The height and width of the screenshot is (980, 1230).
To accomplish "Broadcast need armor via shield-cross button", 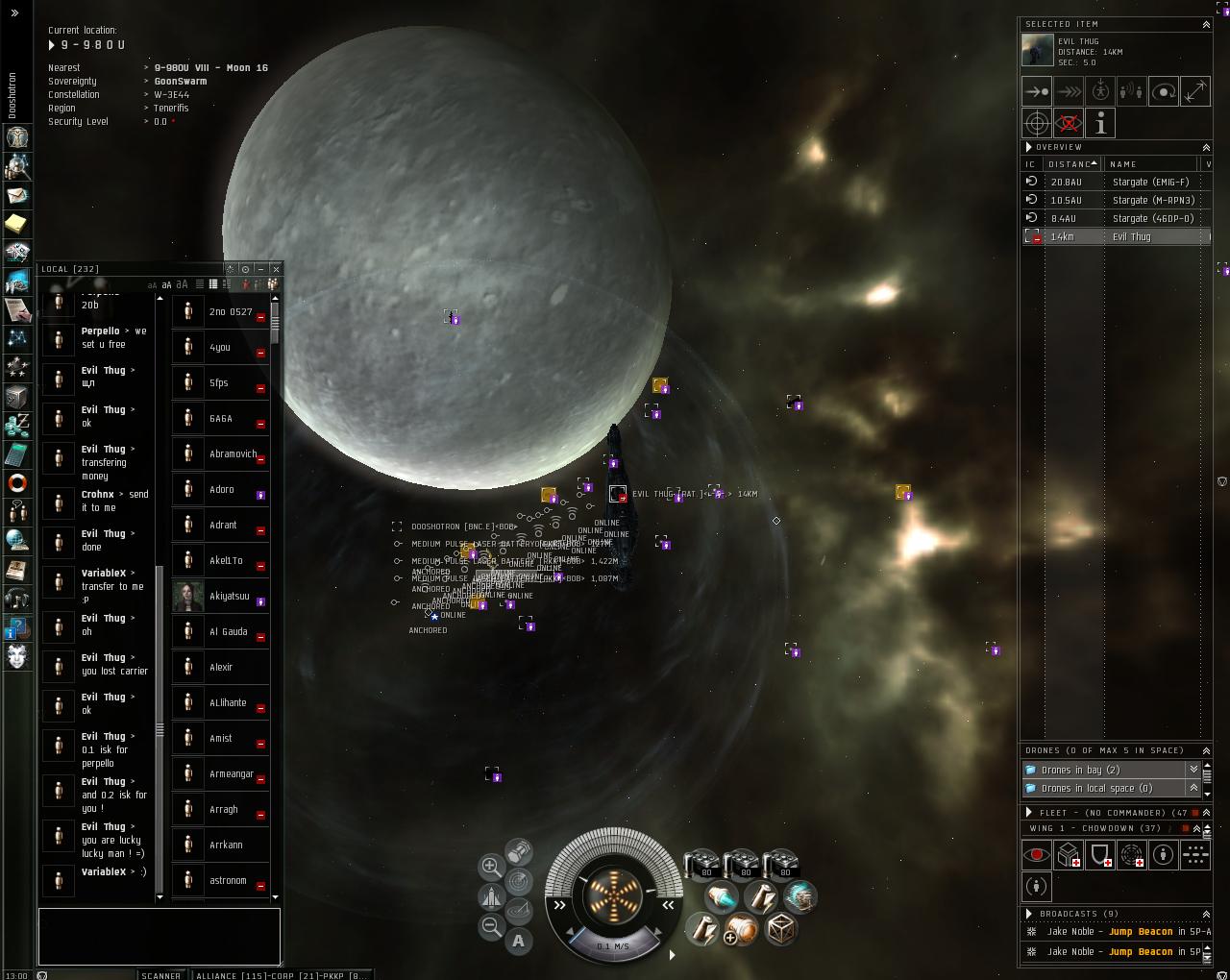I will point(1100,854).
